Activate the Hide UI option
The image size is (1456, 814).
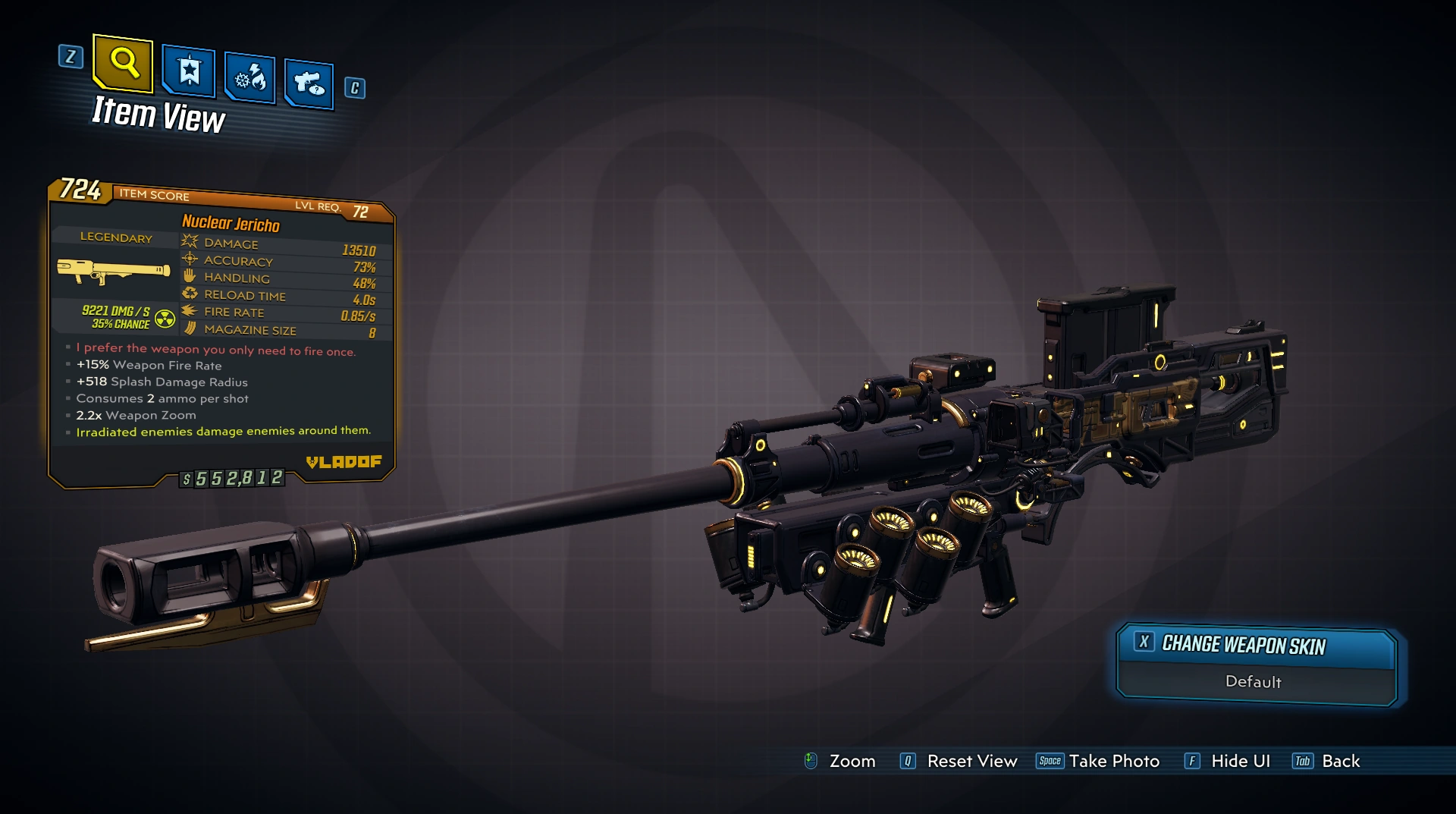click(x=1228, y=761)
